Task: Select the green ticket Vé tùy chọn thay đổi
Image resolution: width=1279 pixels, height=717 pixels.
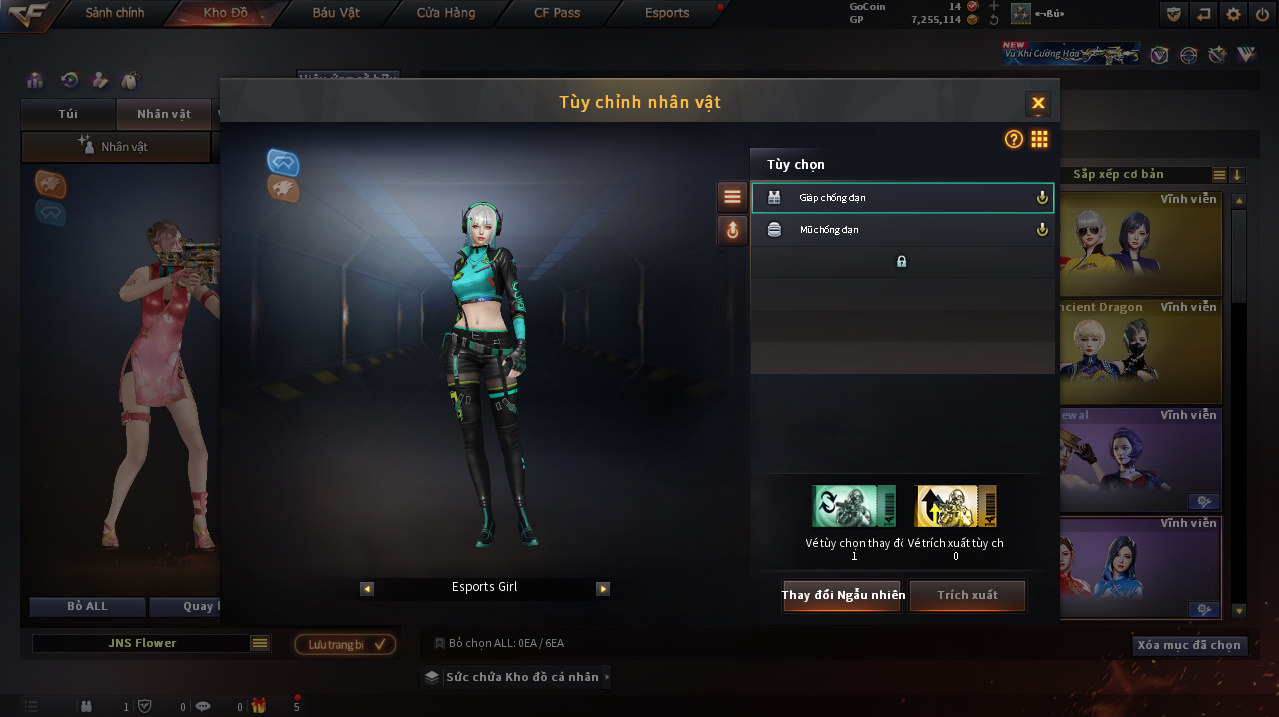Action: click(854, 506)
